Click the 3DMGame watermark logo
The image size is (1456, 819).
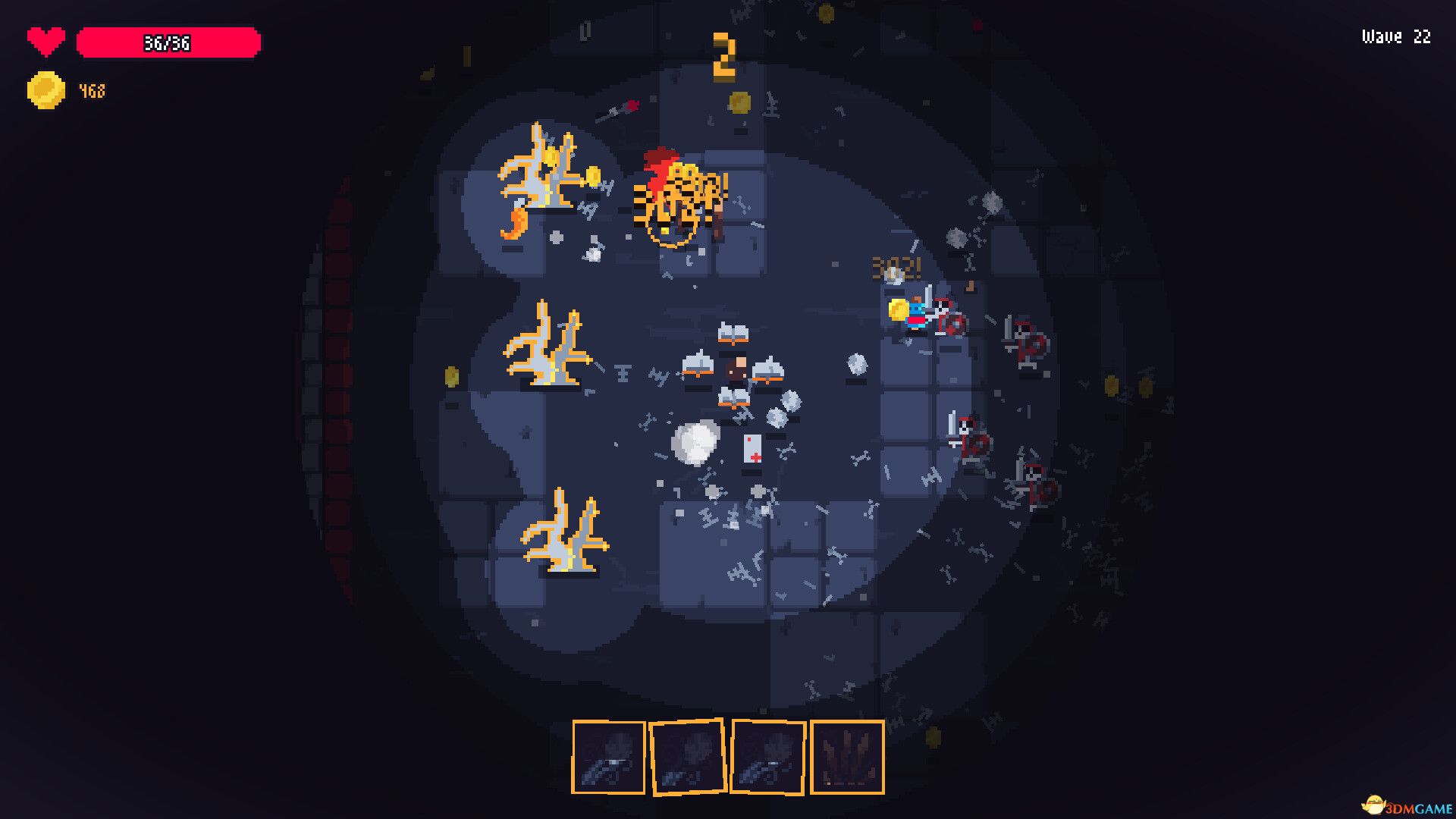click(1407, 804)
